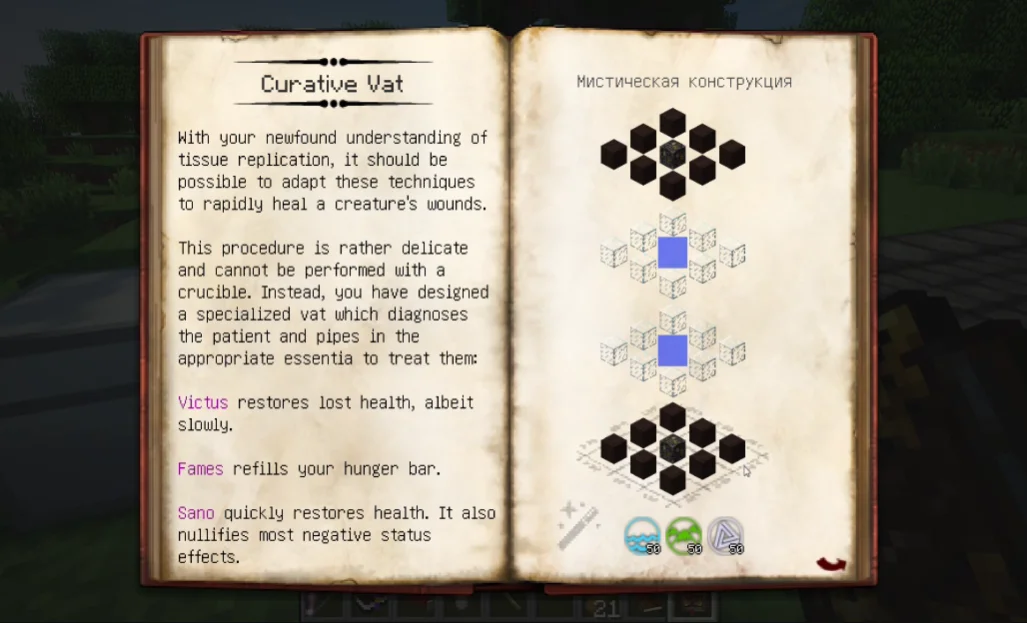Image resolution: width=1027 pixels, height=623 pixels.
Task: Turn to the next page with red arrow
Action: tap(831, 565)
